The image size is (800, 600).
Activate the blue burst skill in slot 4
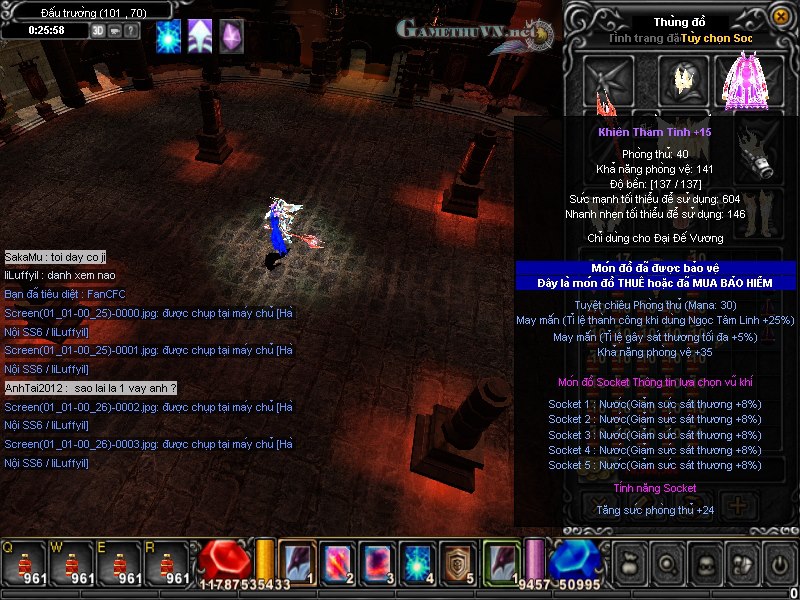click(418, 562)
